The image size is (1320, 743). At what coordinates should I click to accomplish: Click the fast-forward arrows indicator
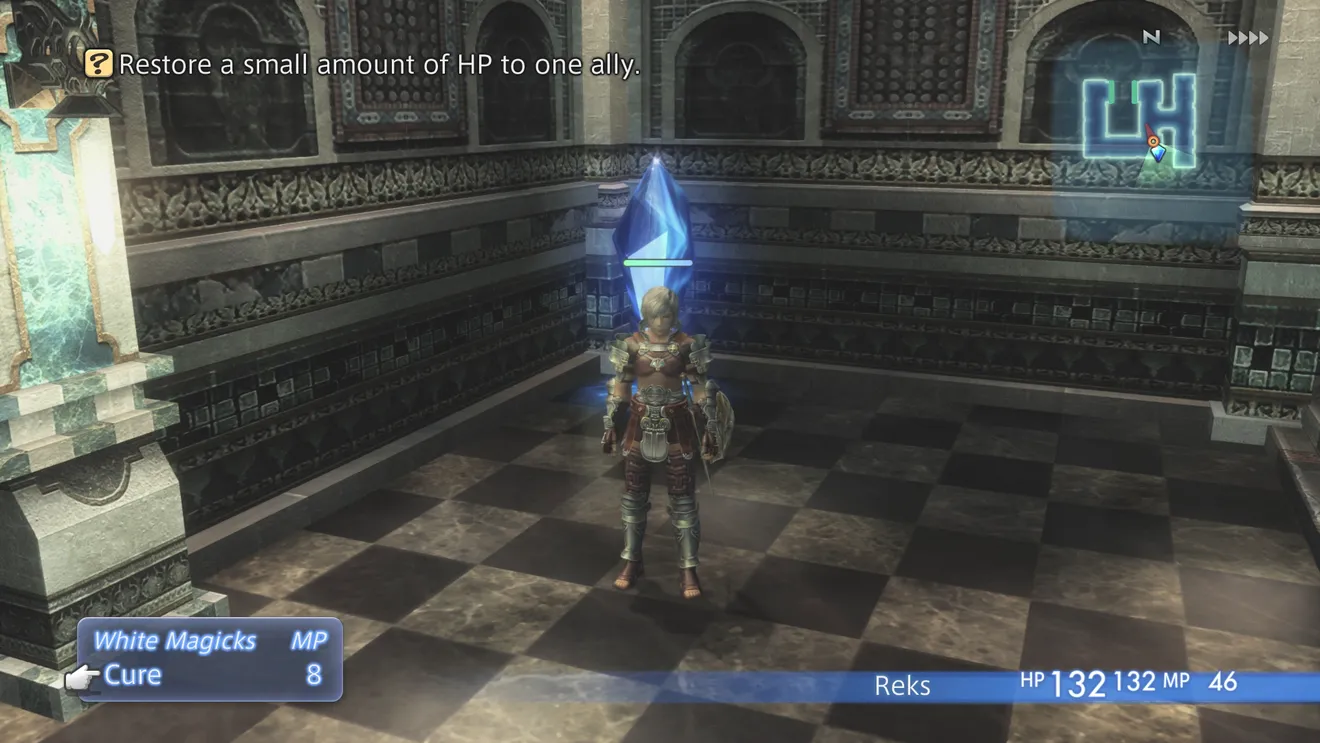(1247, 38)
